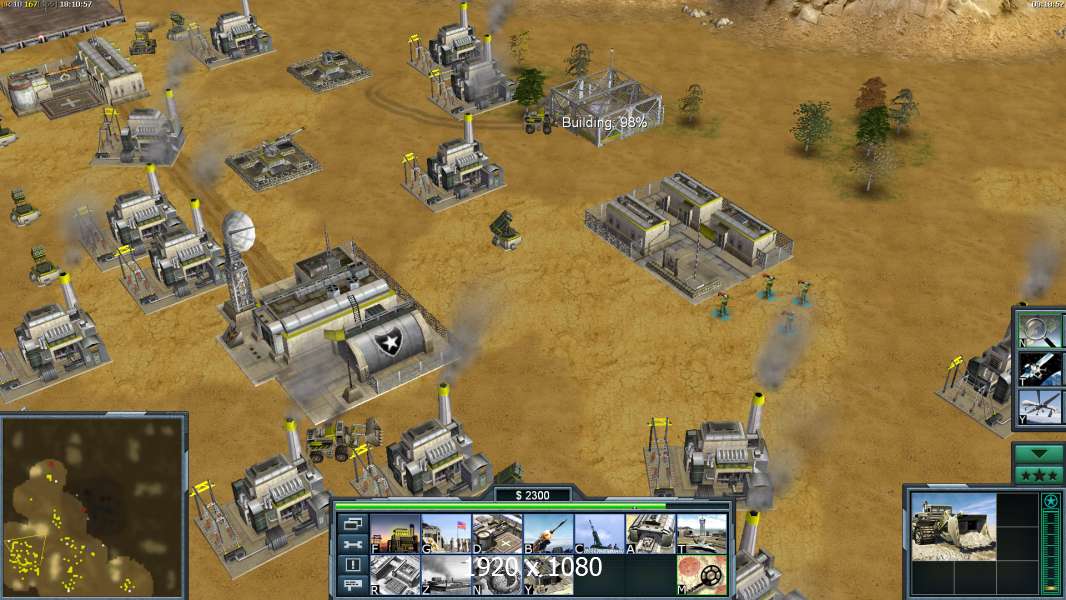The image size is (1066, 600).
Task: Build an Airfield with the control tower icon
Action: [x=701, y=534]
